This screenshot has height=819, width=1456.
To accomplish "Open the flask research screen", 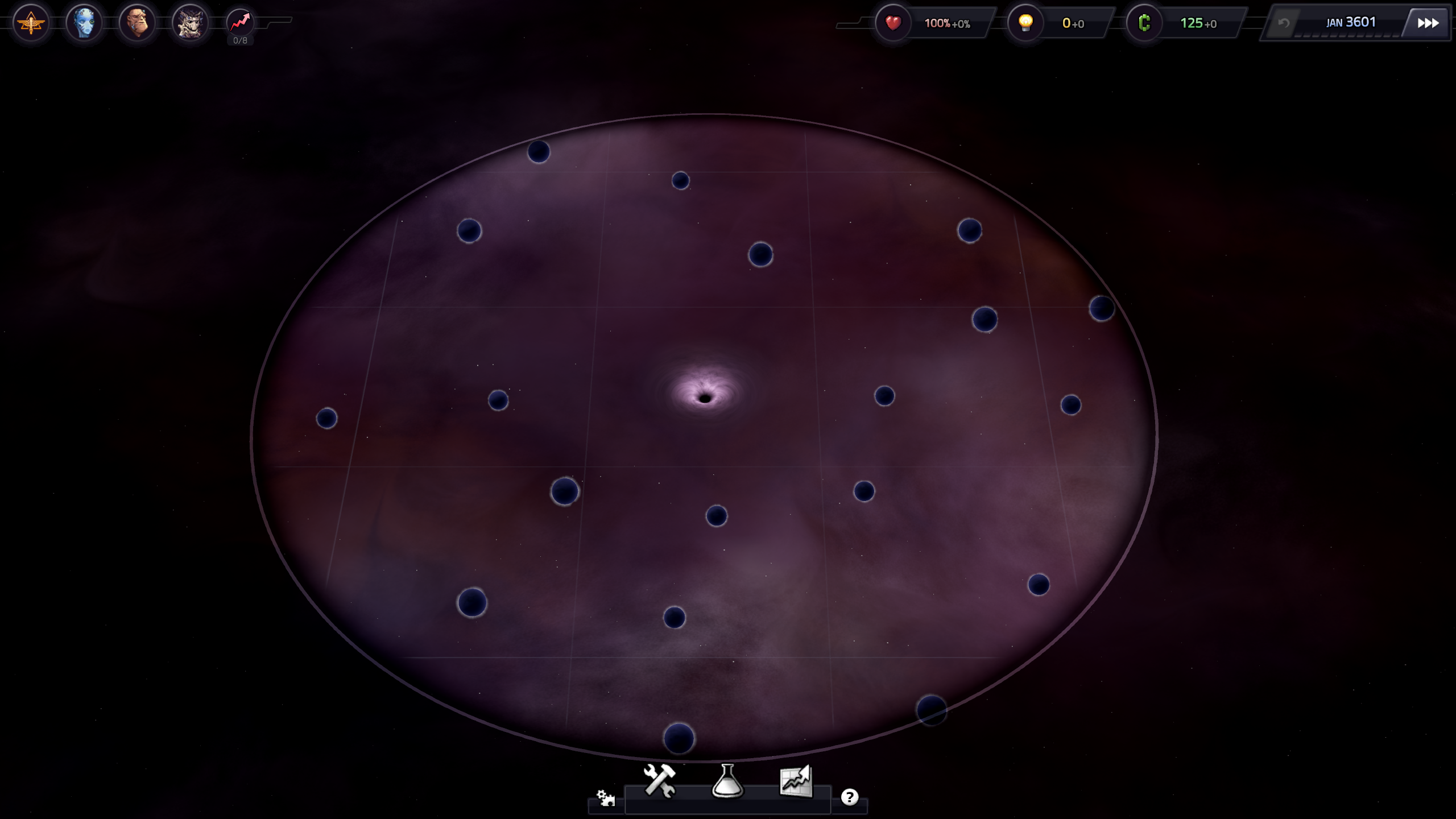I will click(727, 780).
